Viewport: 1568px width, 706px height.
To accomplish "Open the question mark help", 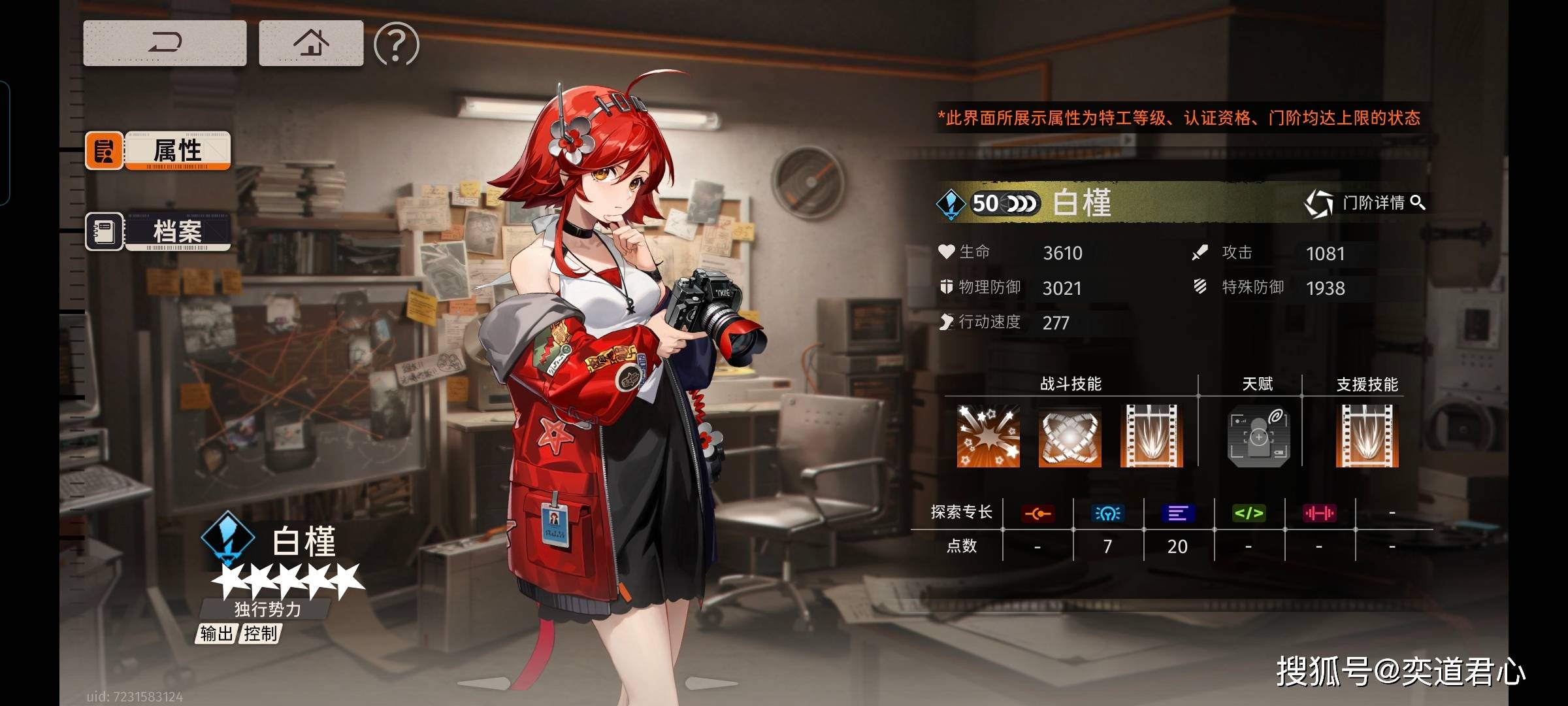I will tap(396, 44).
